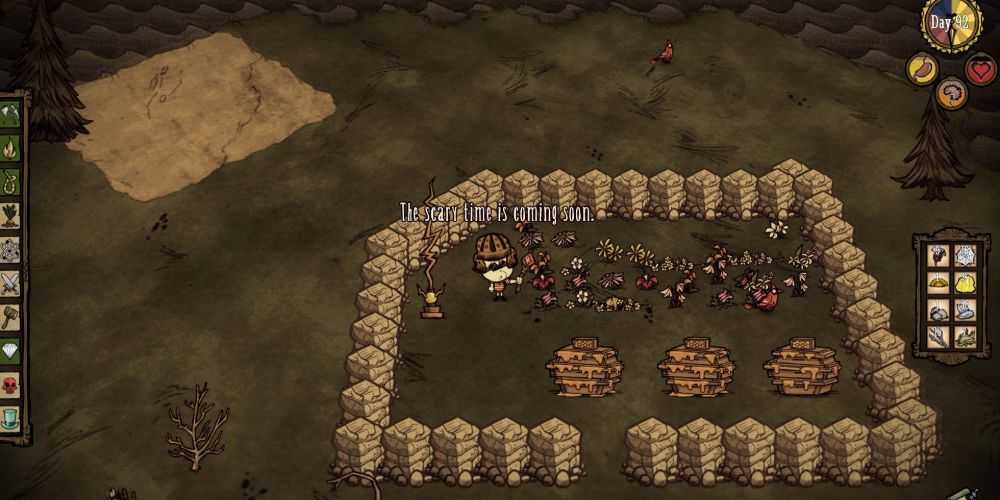Select the spider silk web in backpack

(x=964, y=256)
